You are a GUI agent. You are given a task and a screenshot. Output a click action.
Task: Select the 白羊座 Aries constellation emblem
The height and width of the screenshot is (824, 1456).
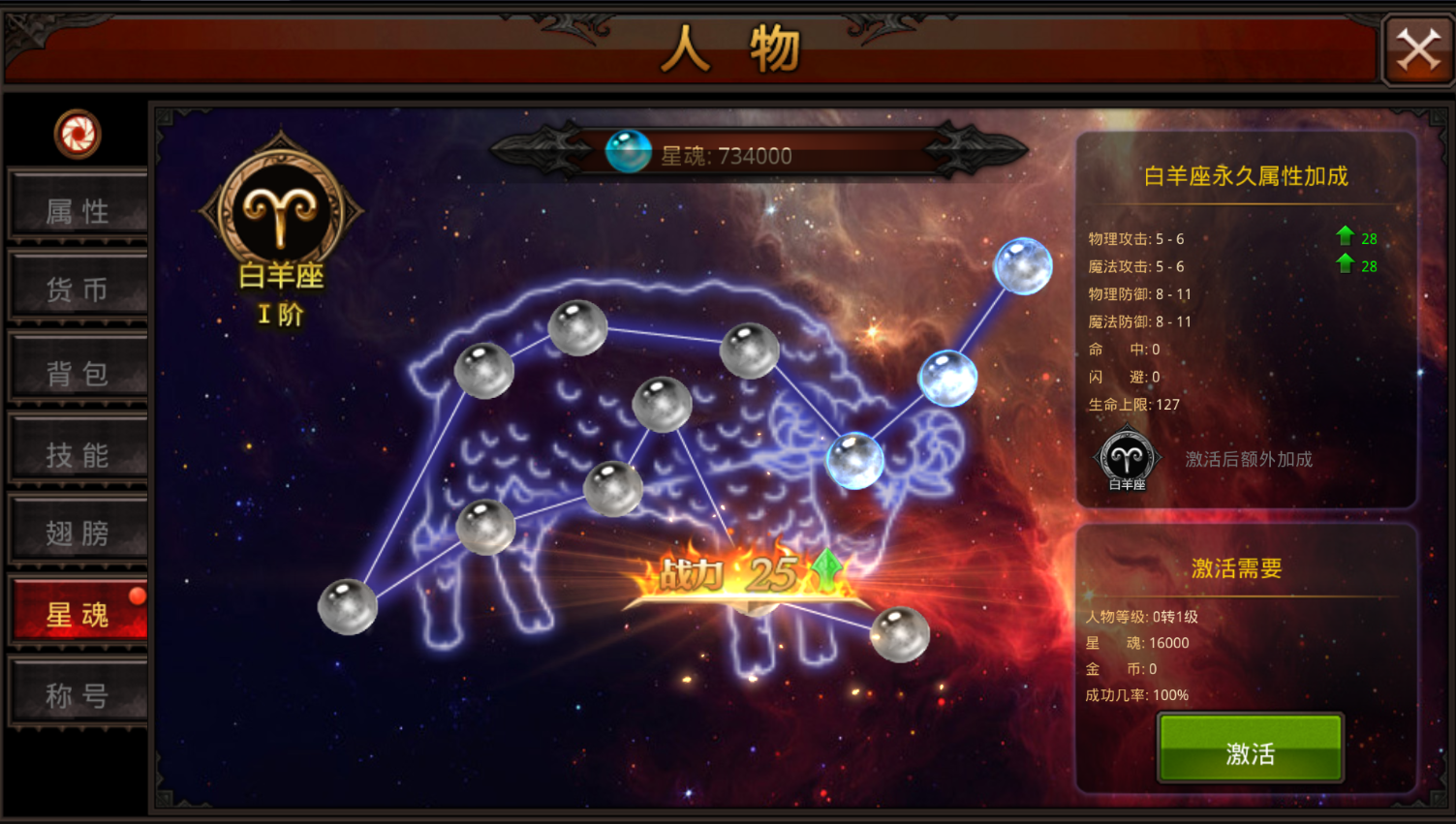[281, 211]
